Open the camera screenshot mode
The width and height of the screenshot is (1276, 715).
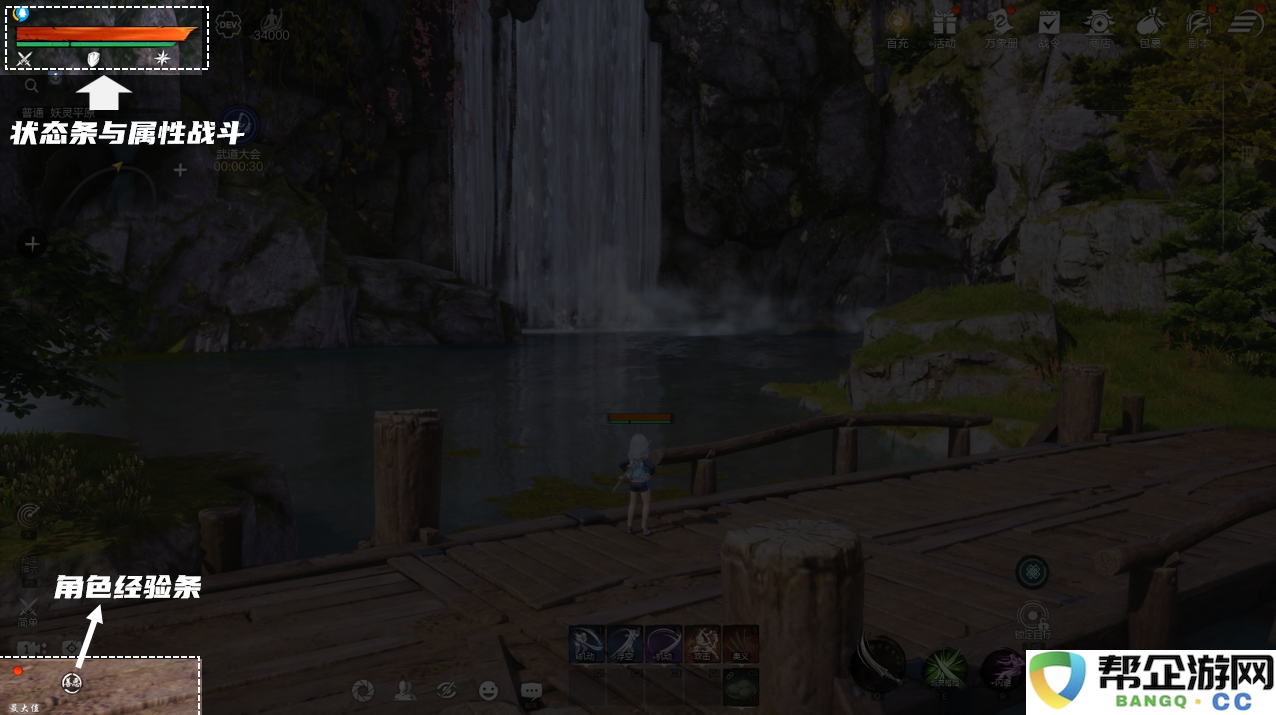364,690
